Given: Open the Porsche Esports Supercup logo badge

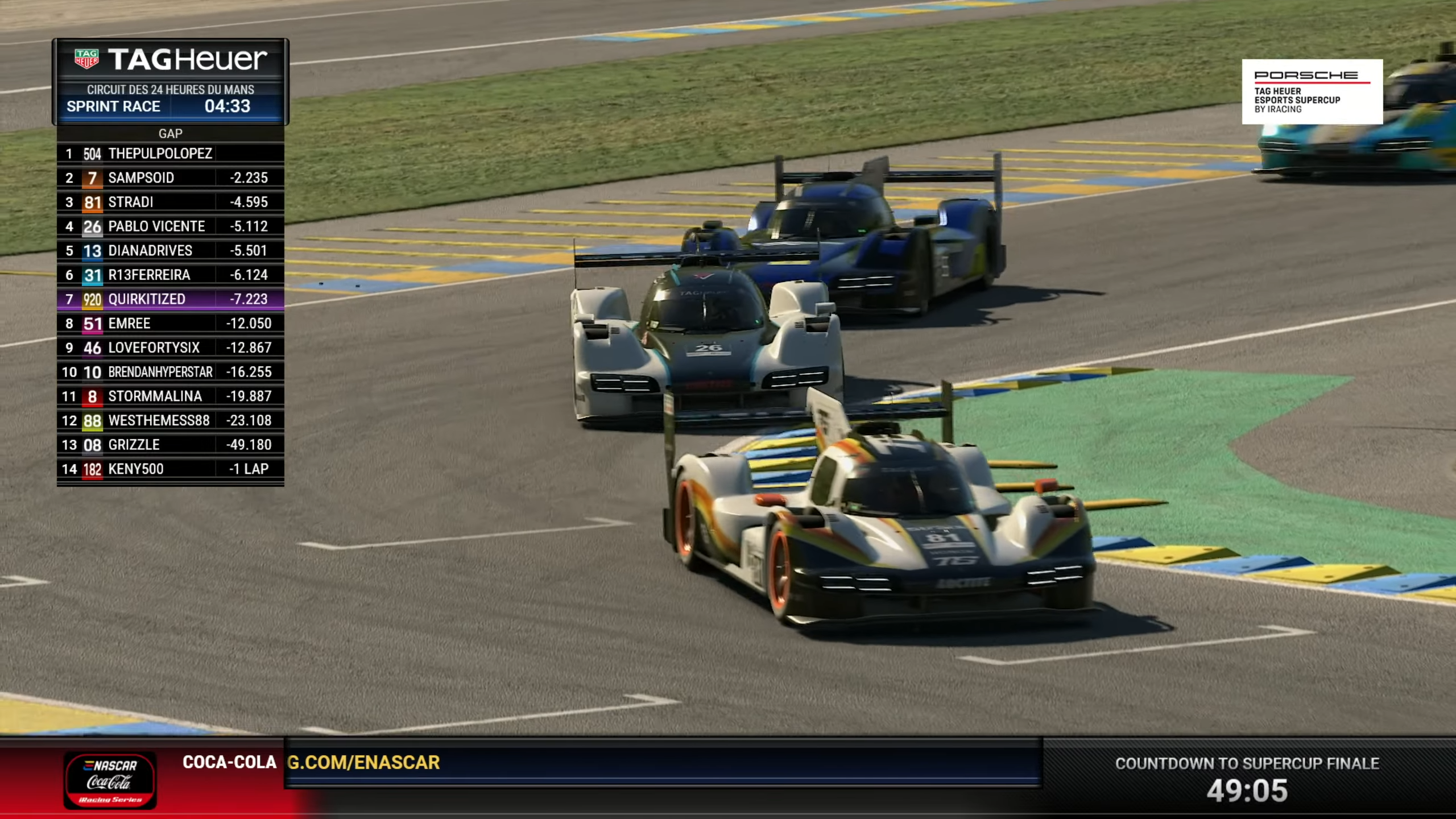Looking at the screenshot, I should click(x=1312, y=92).
